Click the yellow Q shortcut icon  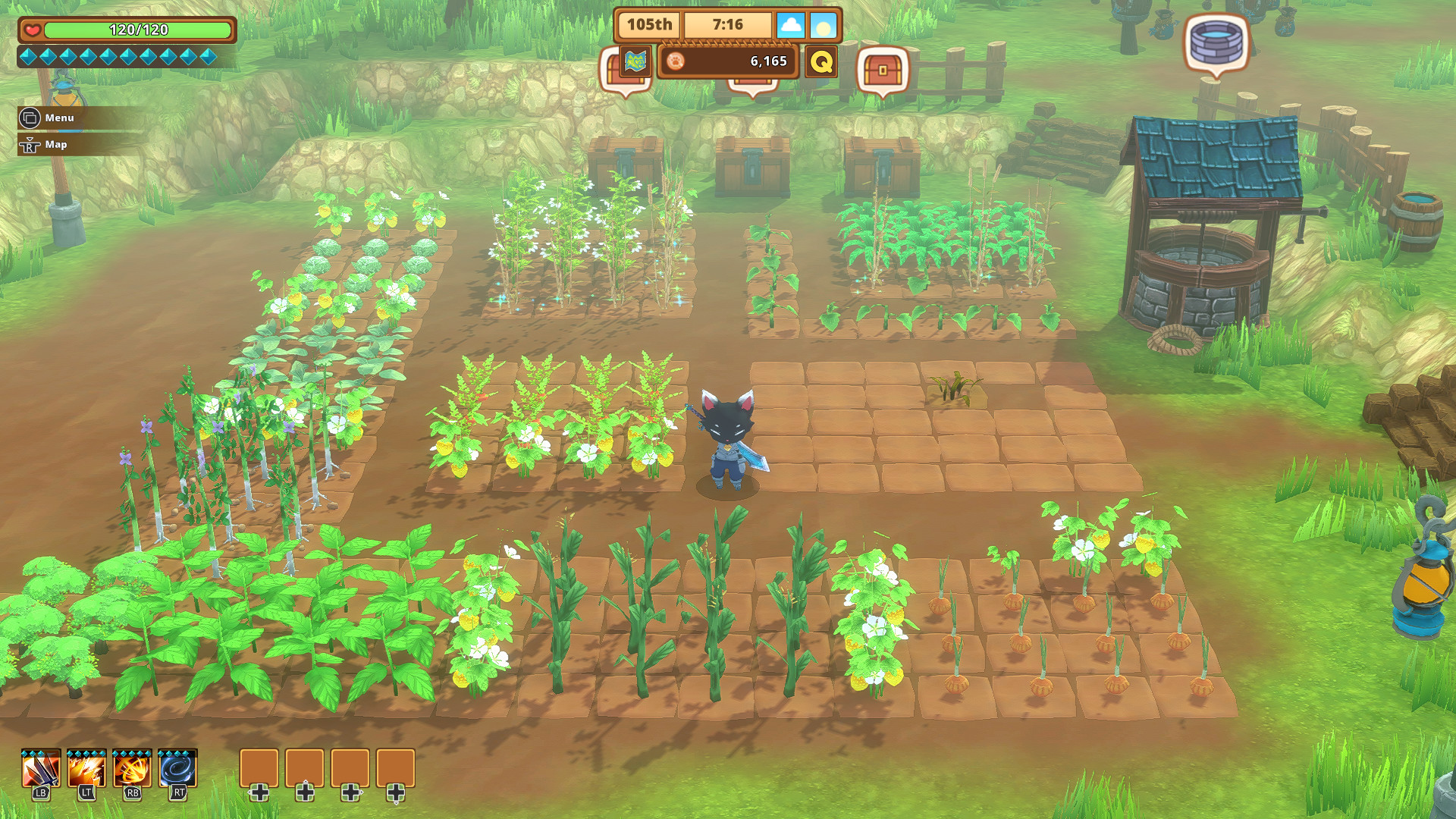point(821,63)
